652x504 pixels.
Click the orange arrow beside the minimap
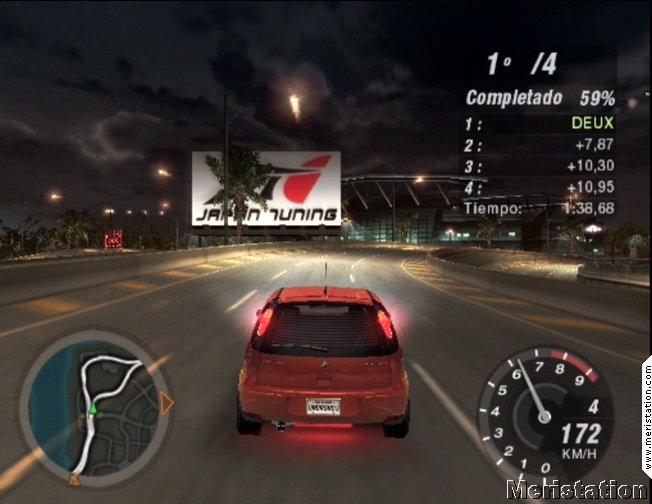(167, 402)
